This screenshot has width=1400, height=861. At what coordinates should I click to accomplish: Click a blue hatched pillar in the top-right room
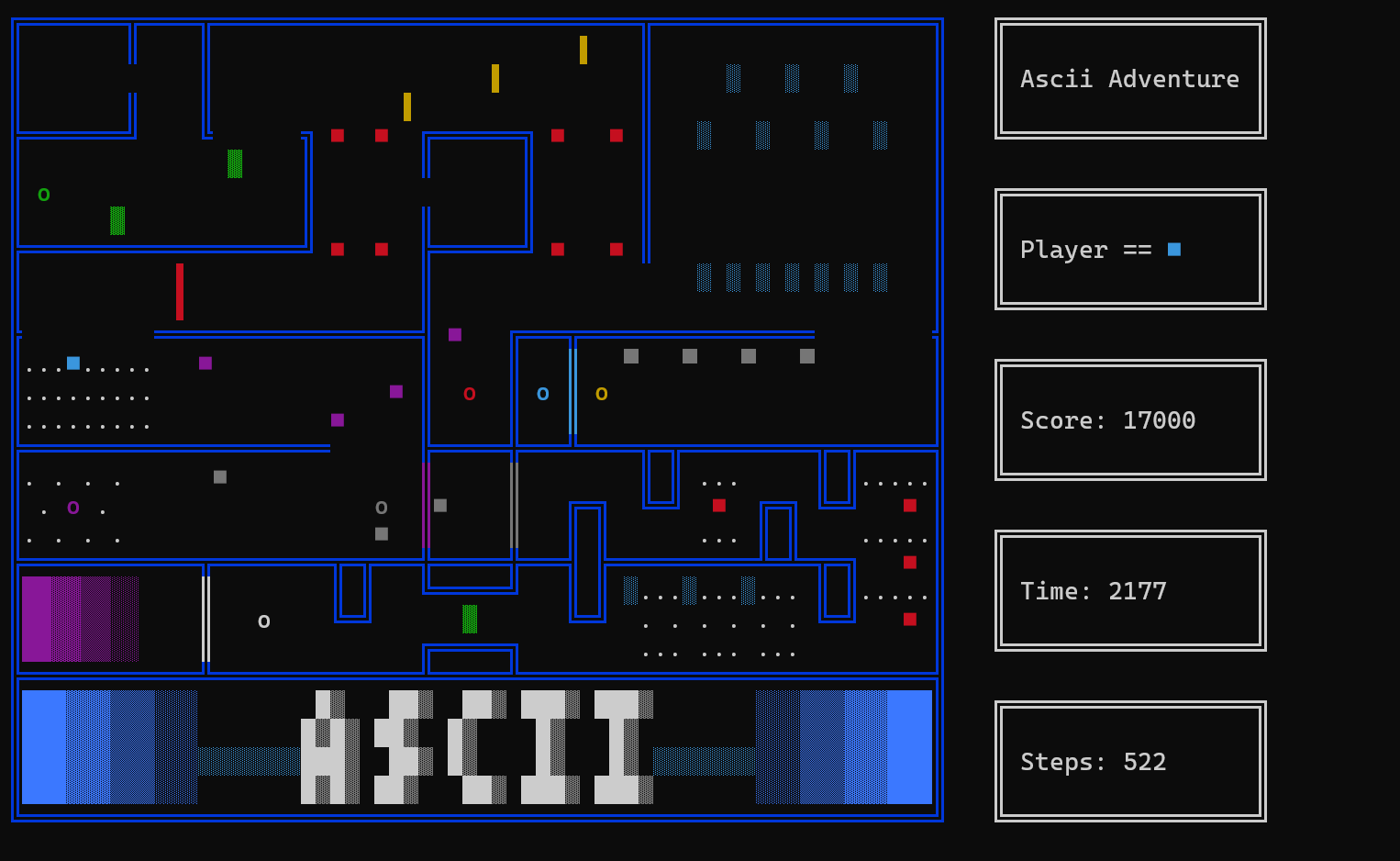pos(732,77)
